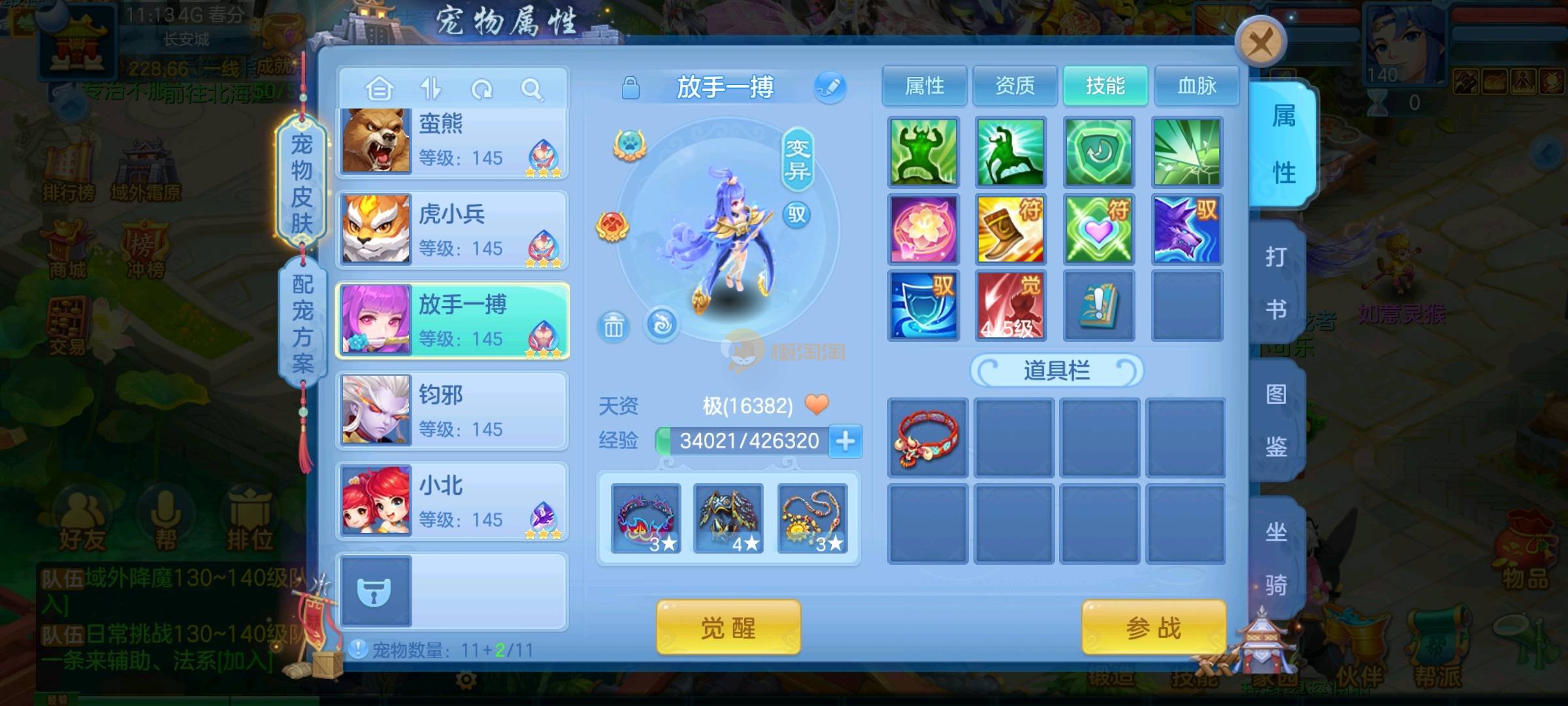
Task: Switch to the 坐骑 side tab
Action: (1276, 558)
